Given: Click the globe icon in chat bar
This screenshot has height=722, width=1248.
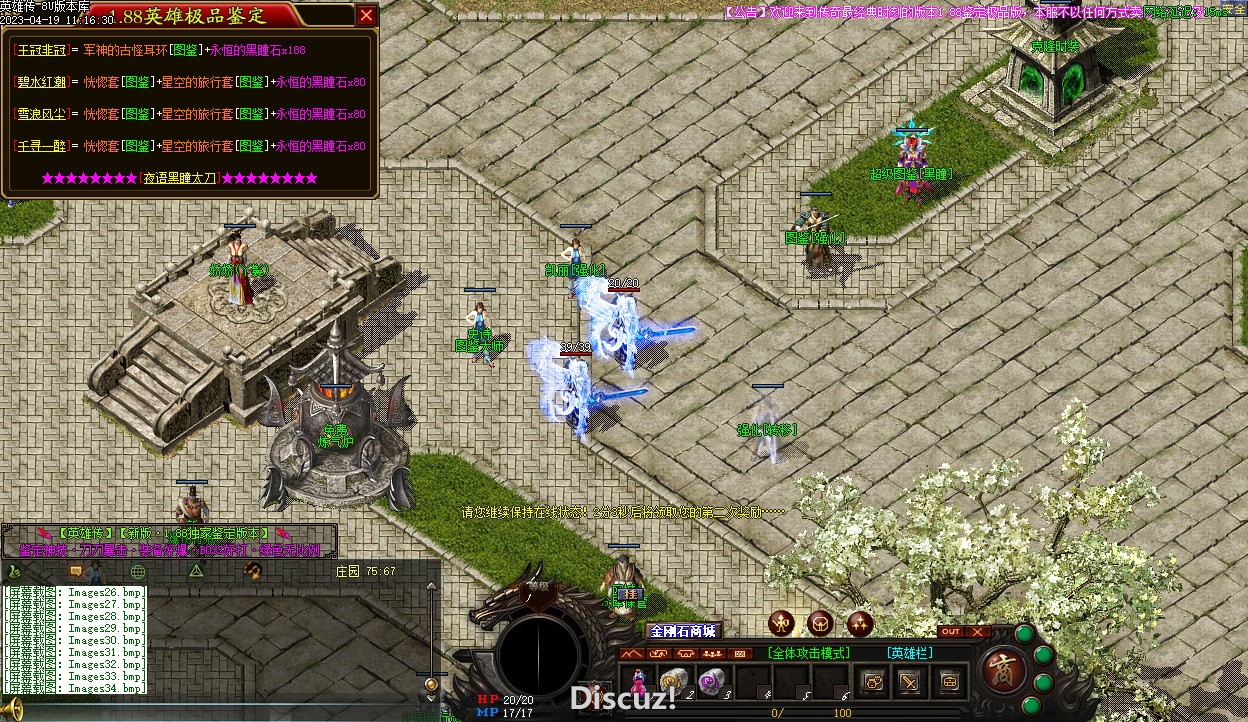Looking at the screenshot, I should (138, 572).
